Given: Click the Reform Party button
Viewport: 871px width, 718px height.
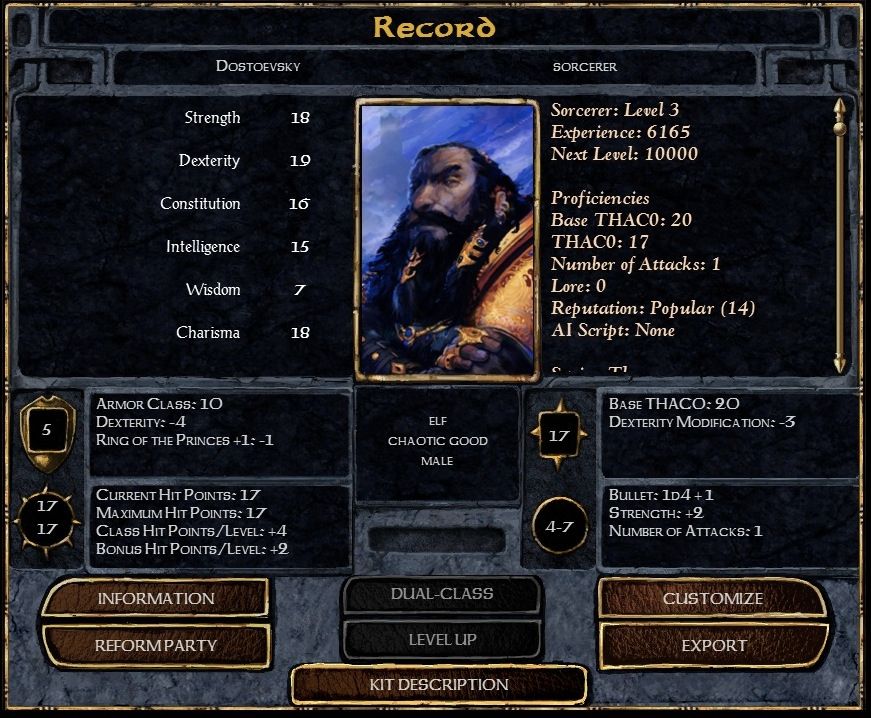Looking at the screenshot, I should point(155,645).
